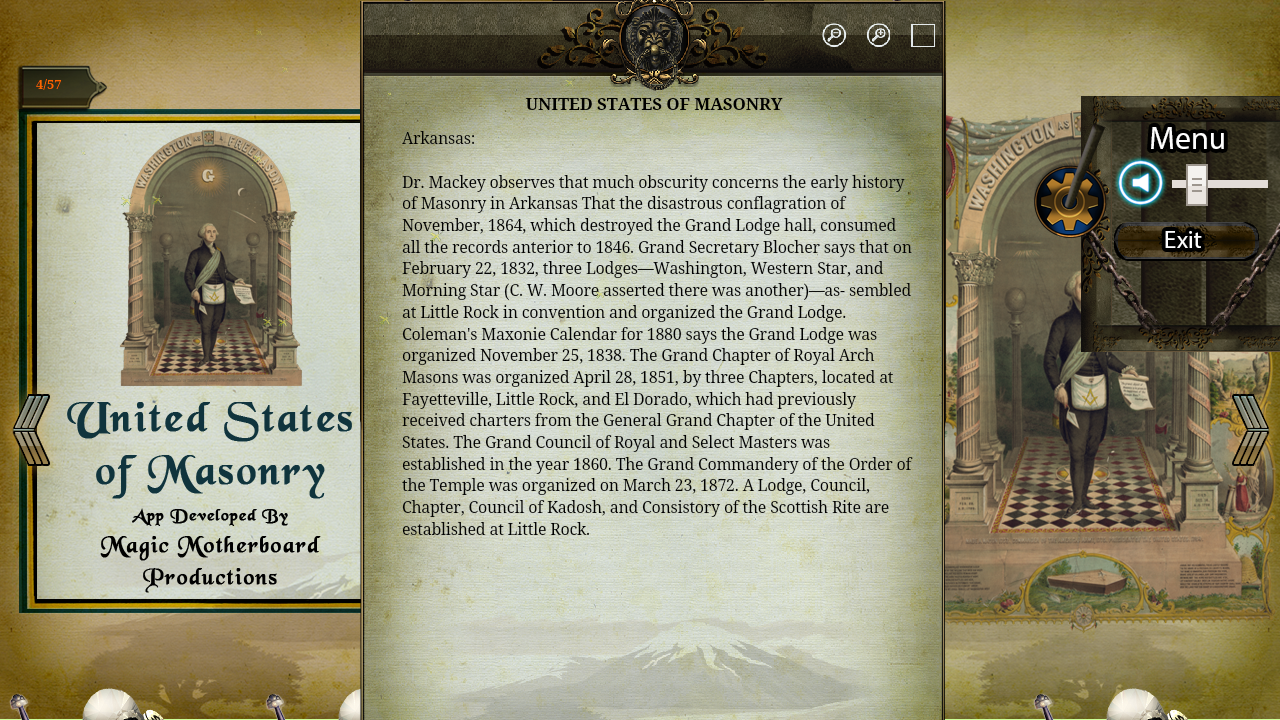Image resolution: width=1280 pixels, height=720 pixels.
Task: Toggle fullscreen with the square icon
Action: pyautogui.click(x=923, y=34)
